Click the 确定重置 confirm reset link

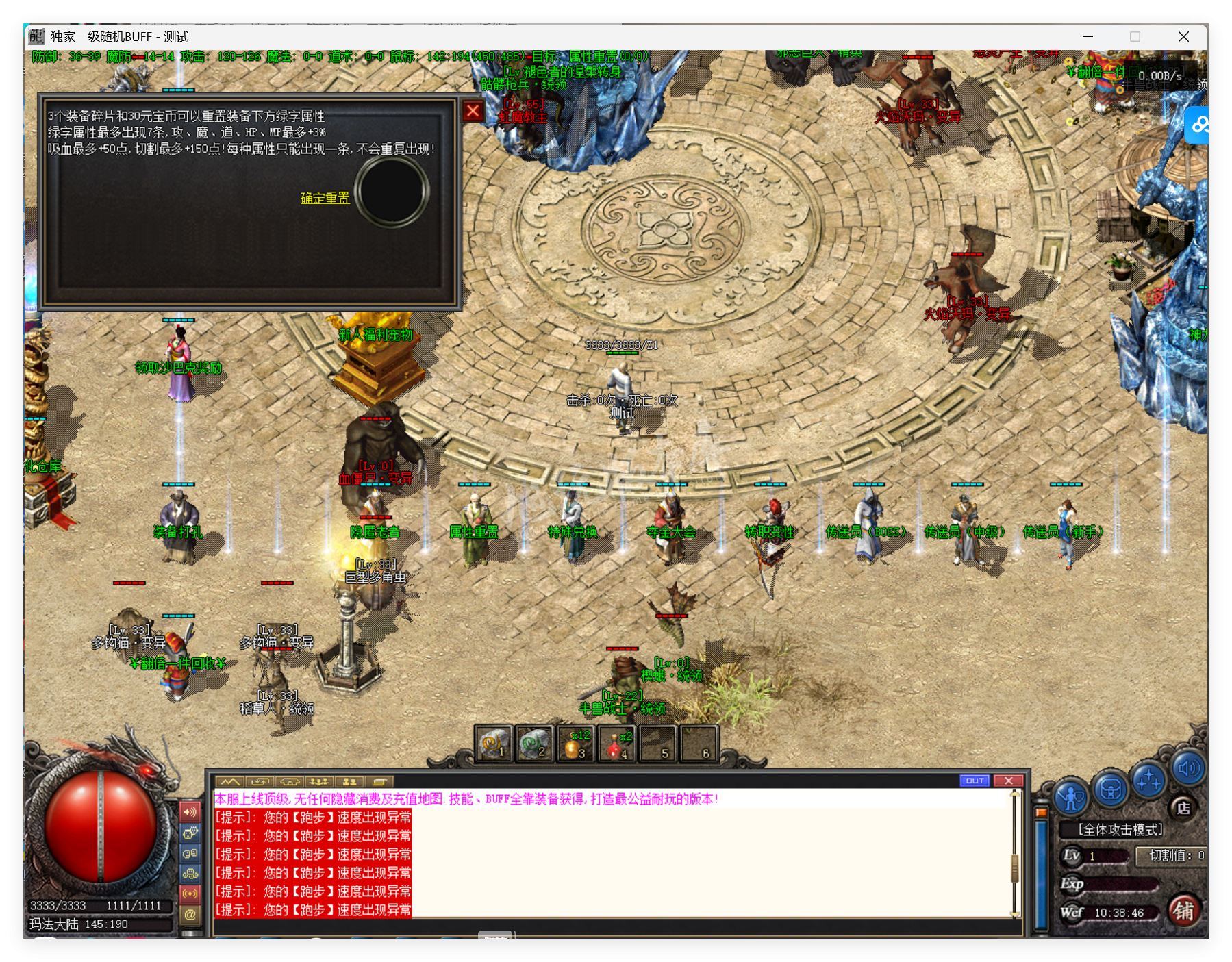coord(325,199)
